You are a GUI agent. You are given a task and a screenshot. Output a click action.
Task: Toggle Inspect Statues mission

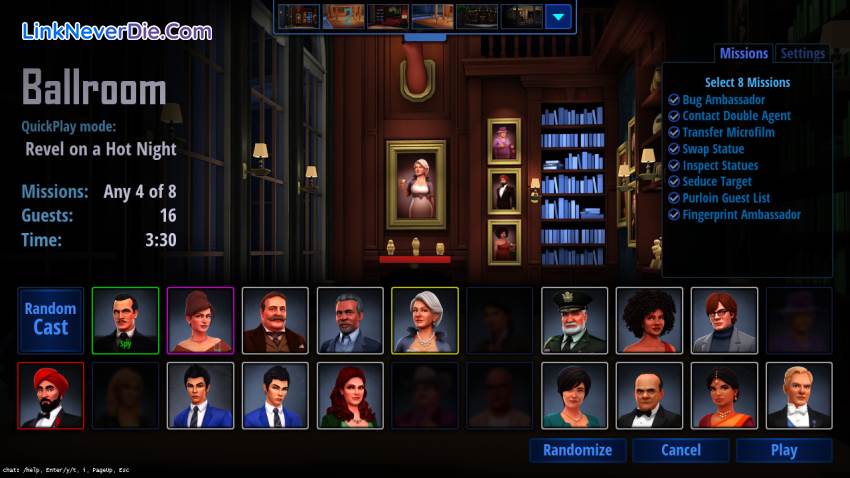(x=674, y=165)
